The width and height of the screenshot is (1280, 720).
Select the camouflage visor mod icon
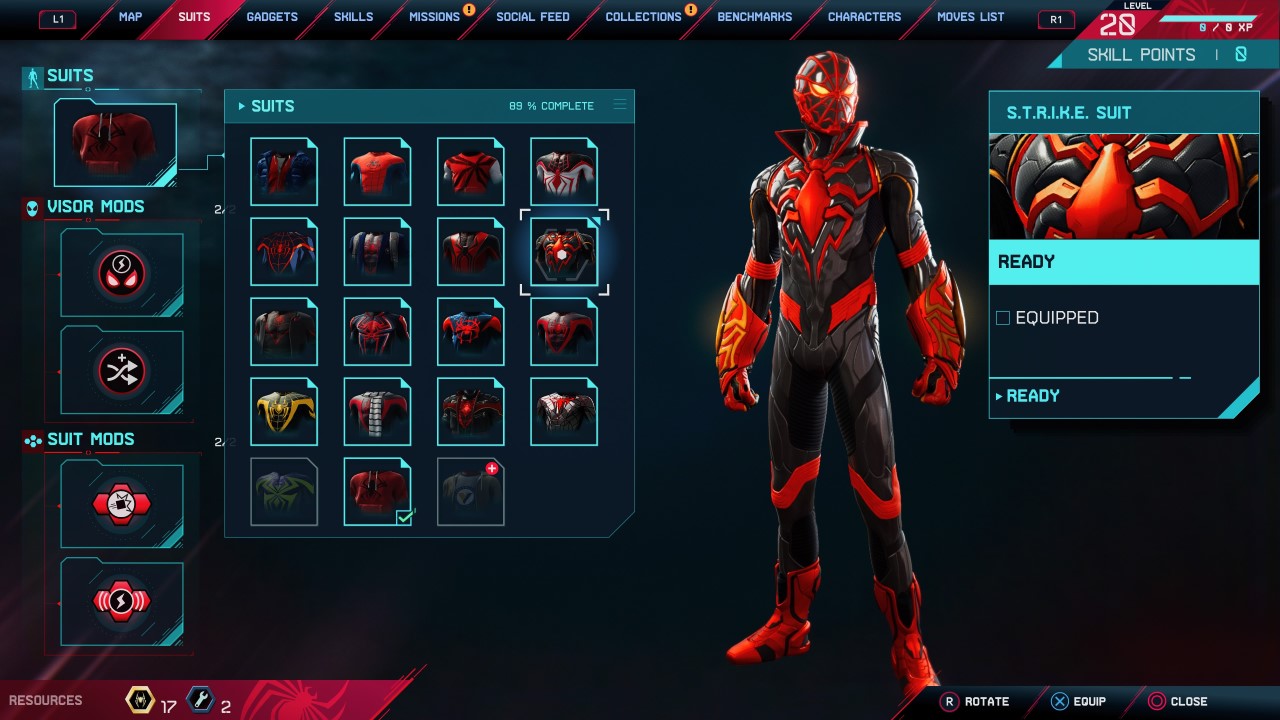(x=122, y=368)
